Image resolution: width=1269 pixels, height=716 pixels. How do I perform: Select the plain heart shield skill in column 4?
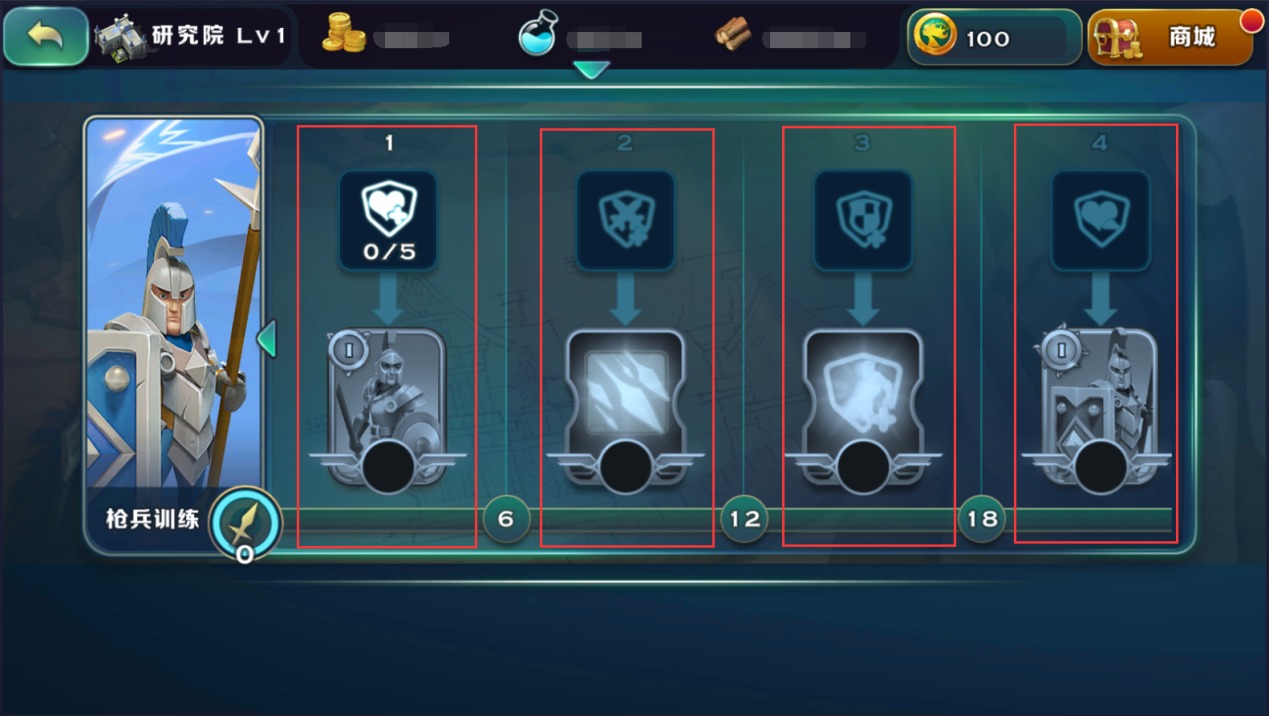tap(1100, 218)
